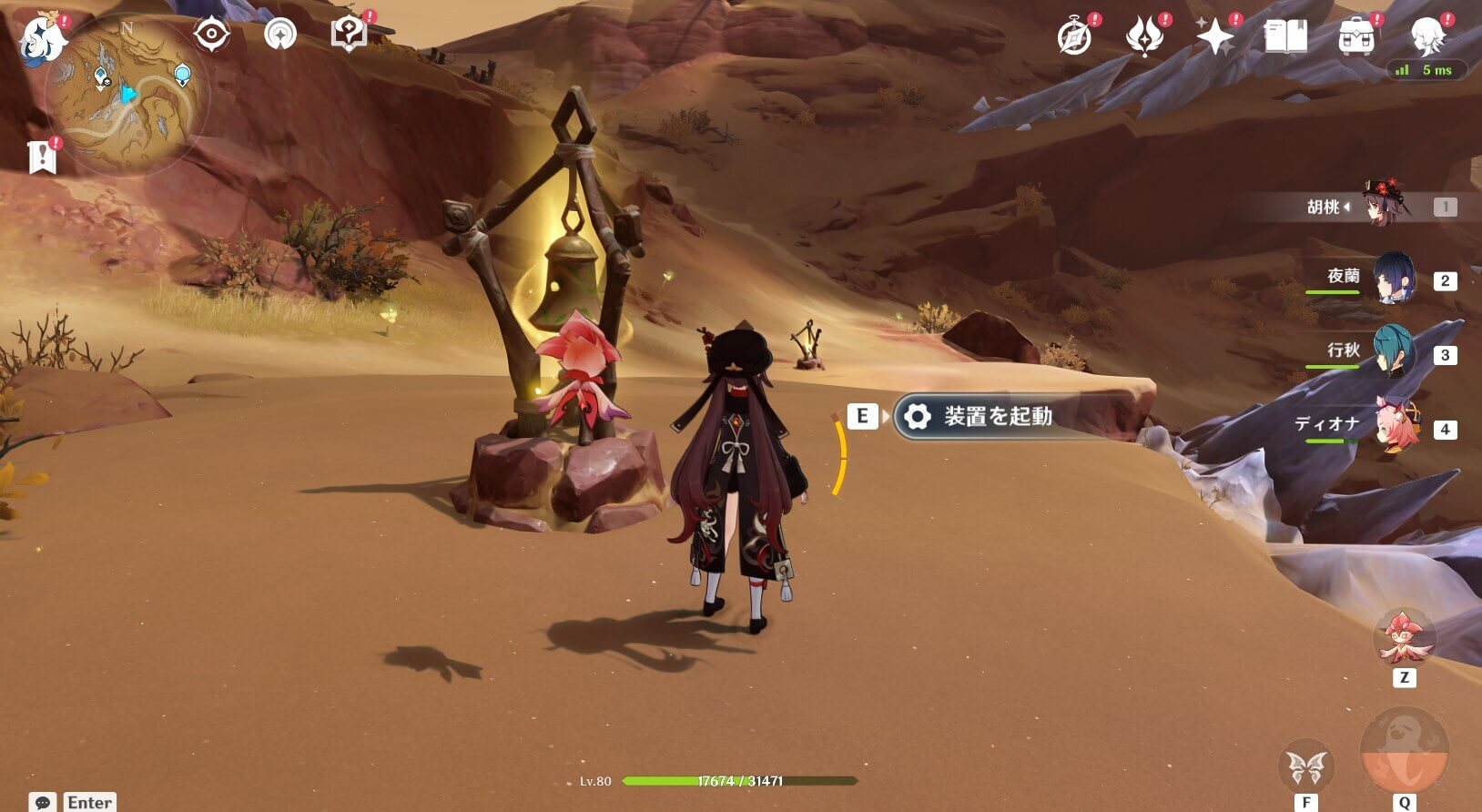This screenshot has width=1482, height=812.
Task: Open the wish four-pointed star icon
Action: pyautogui.click(x=1214, y=37)
